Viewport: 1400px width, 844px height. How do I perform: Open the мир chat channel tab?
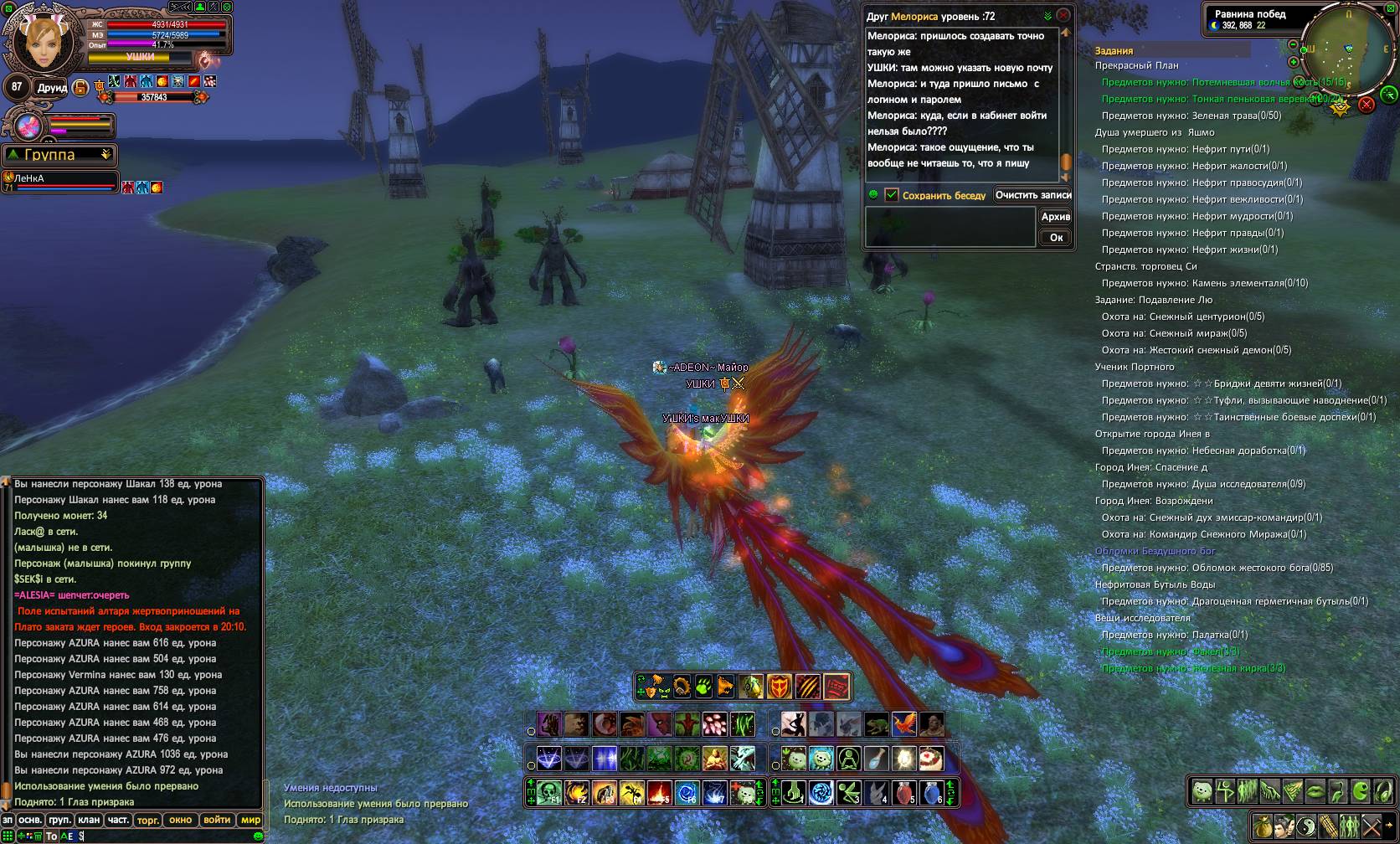click(250, 821)
